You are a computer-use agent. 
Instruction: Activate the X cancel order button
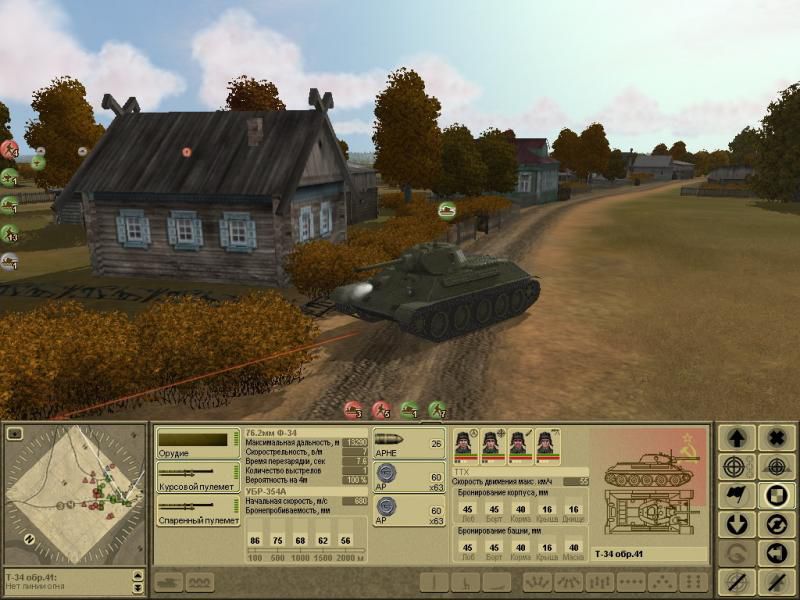[776, 439]
